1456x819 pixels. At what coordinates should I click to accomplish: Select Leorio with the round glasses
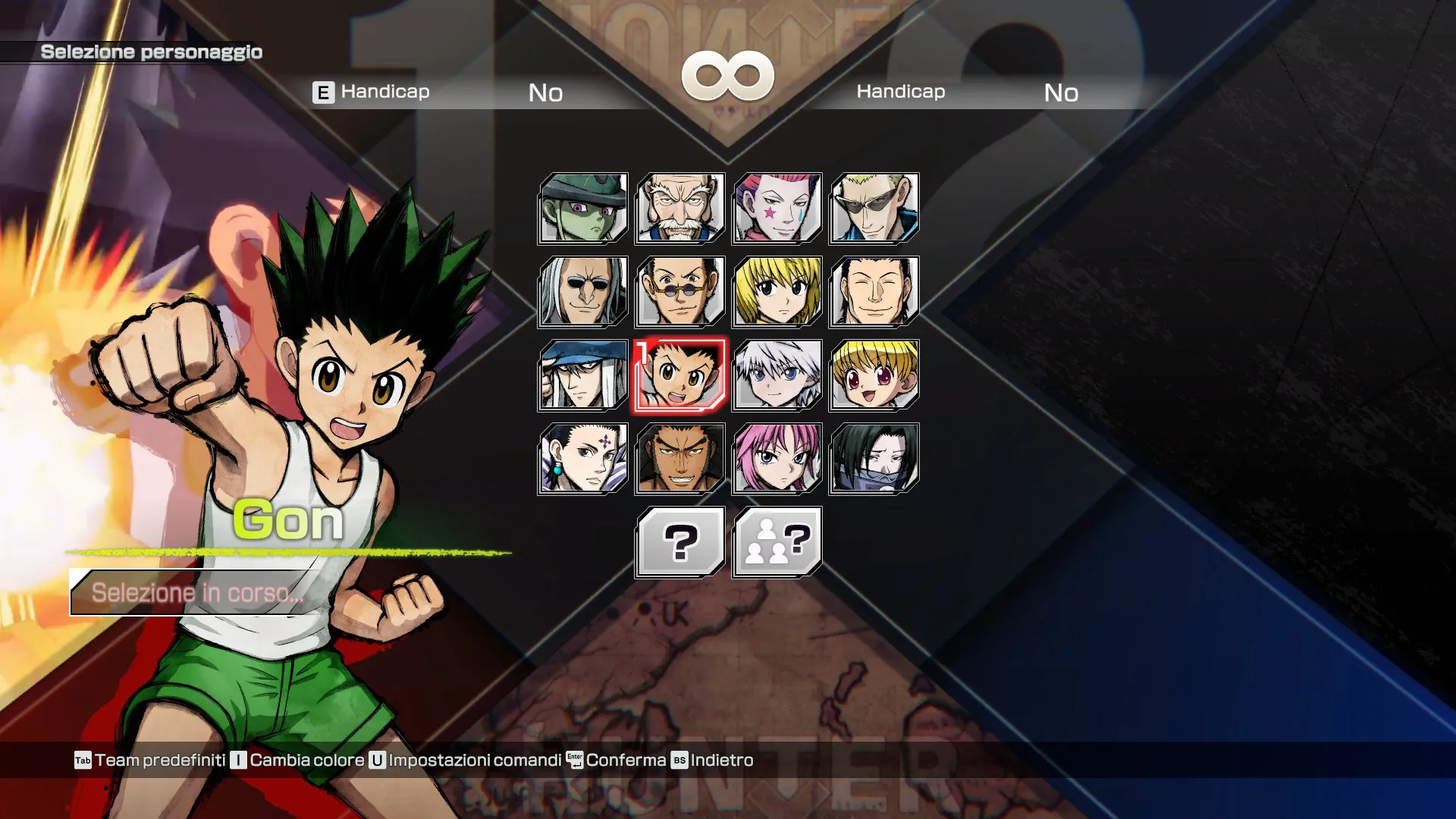pos(680,292)
